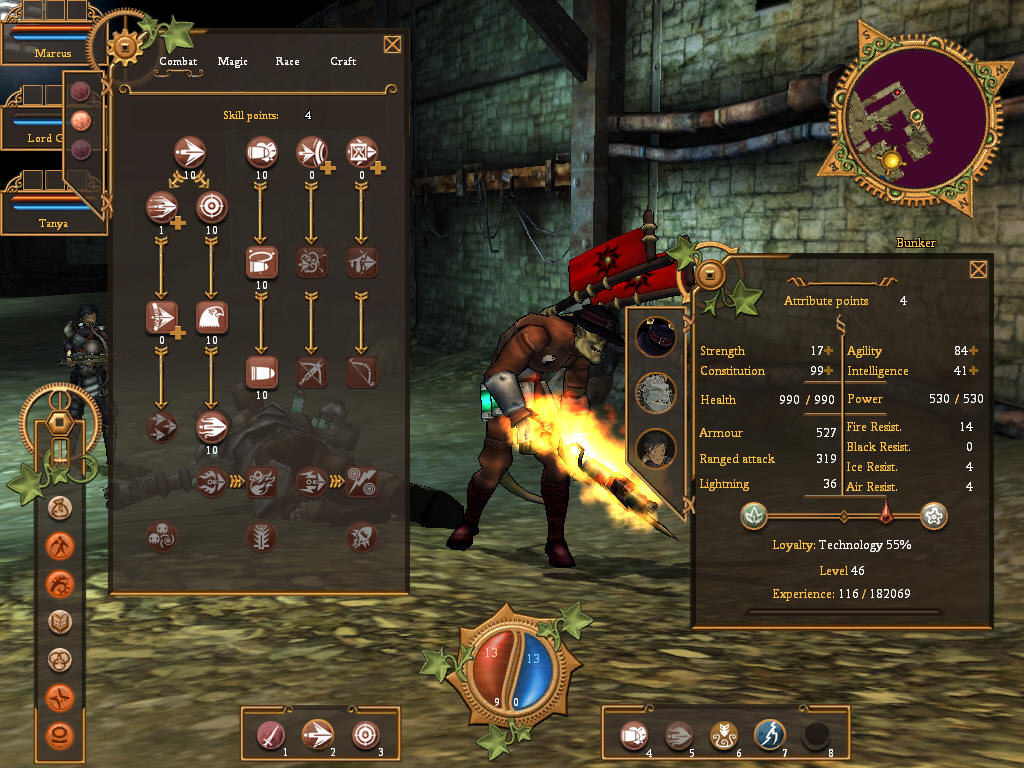The height and width of the screenshot is (768, 1024).
Task: Add a point to Strength
Action: 829,351
